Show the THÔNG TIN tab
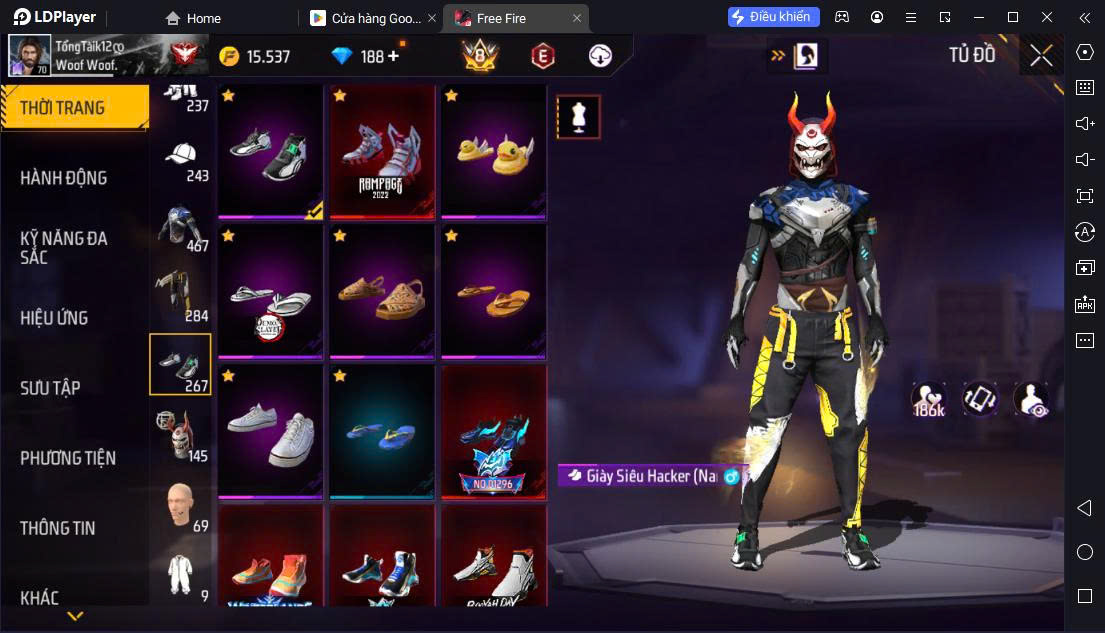The image size is (1105, 633). (x=58, y=528)
